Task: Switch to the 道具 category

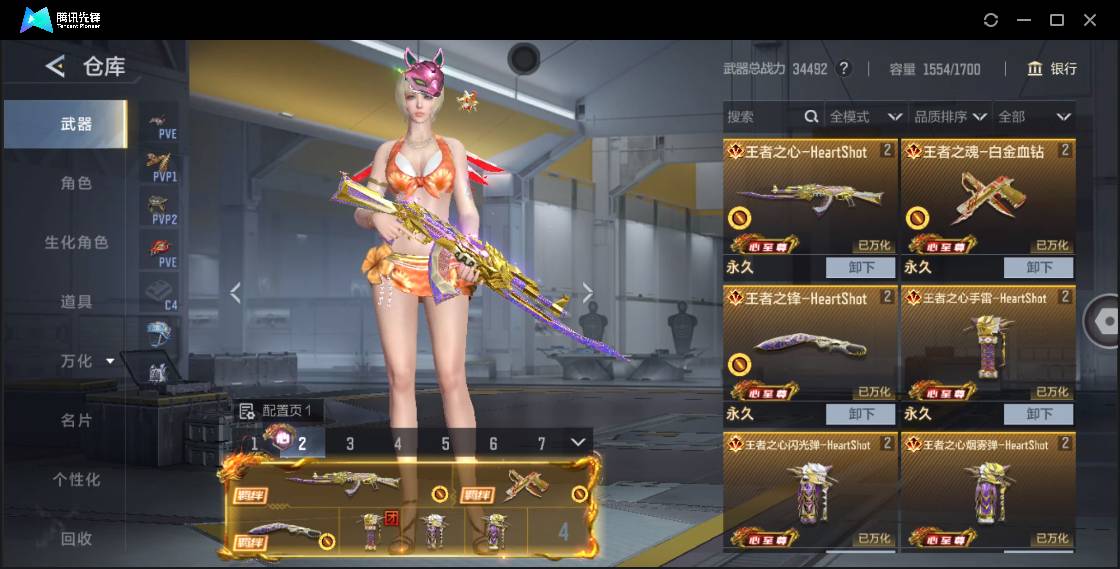Action: click(x=76, y=301)
